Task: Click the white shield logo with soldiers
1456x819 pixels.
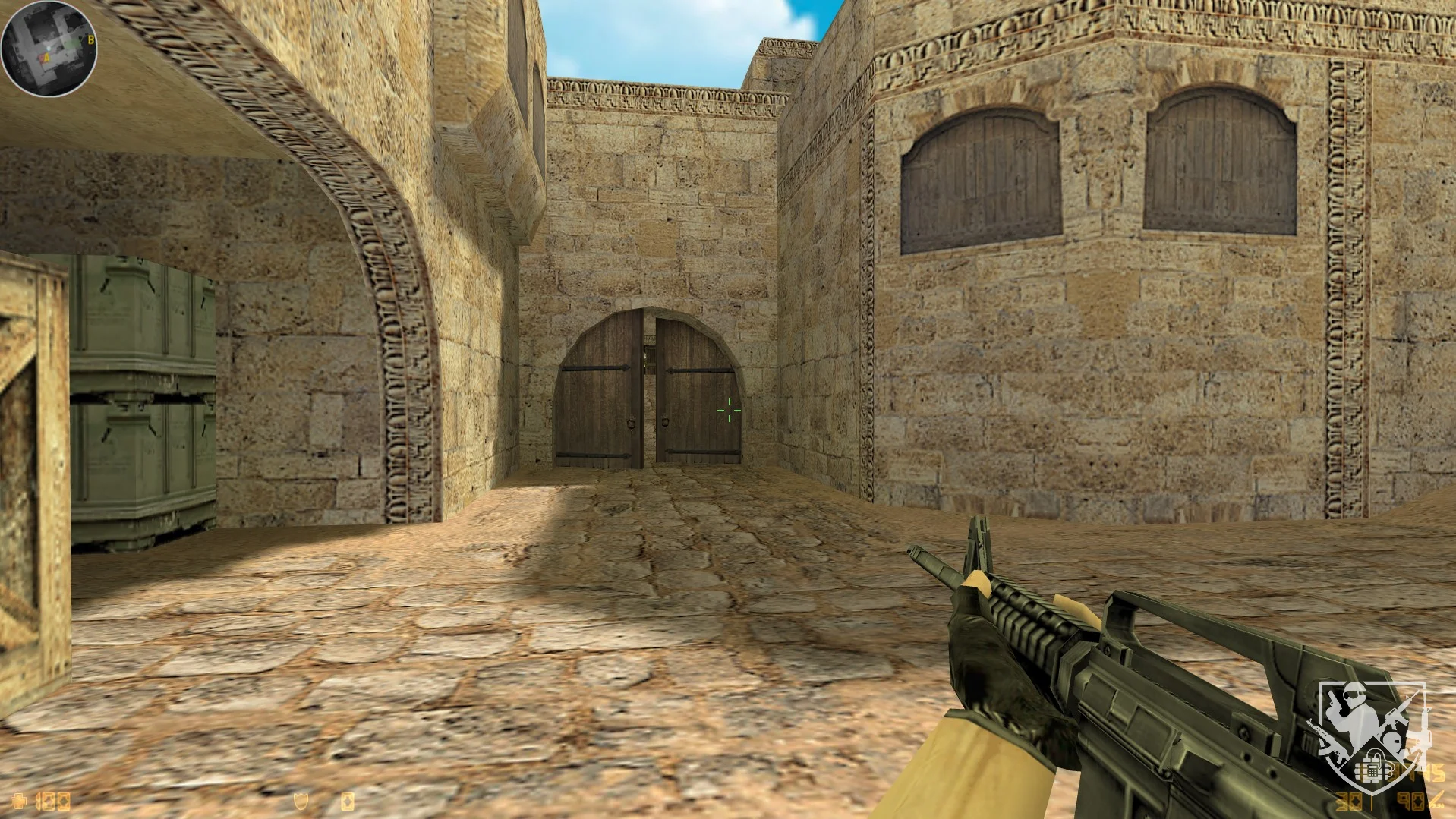Action: (x=1371, y=735)
